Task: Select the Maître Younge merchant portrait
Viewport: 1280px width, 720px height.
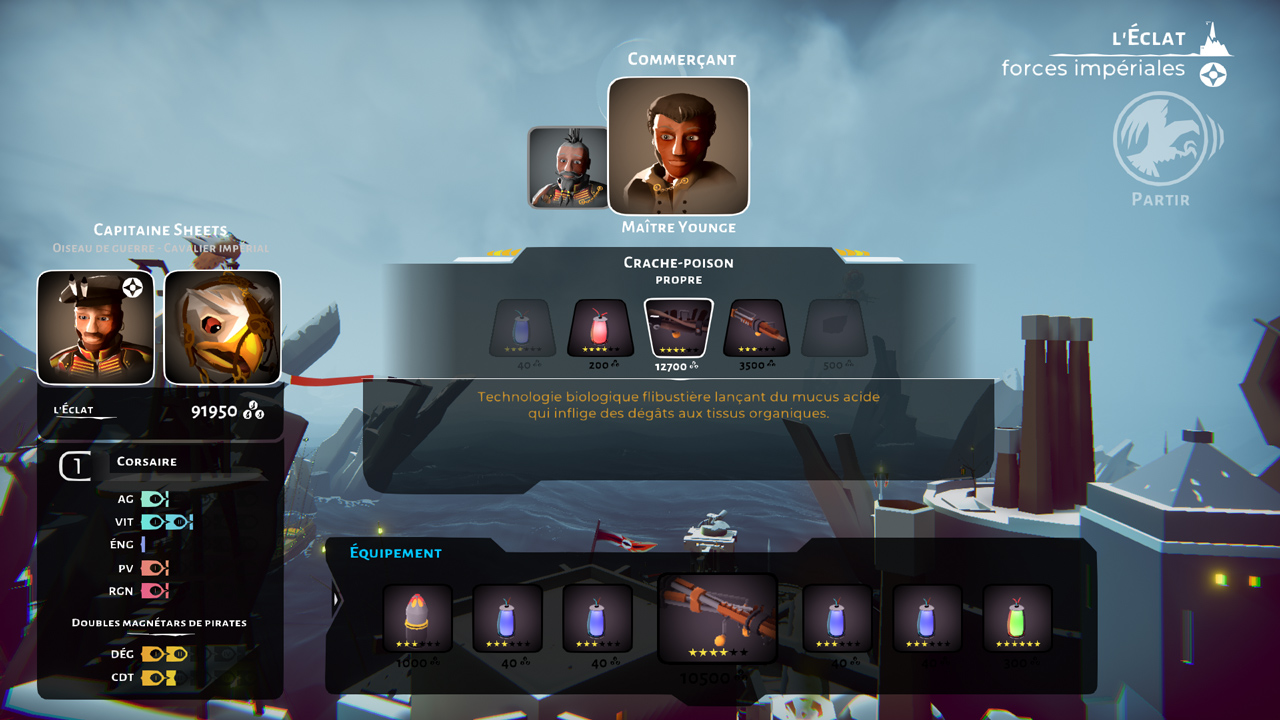Action: point(678,146)
